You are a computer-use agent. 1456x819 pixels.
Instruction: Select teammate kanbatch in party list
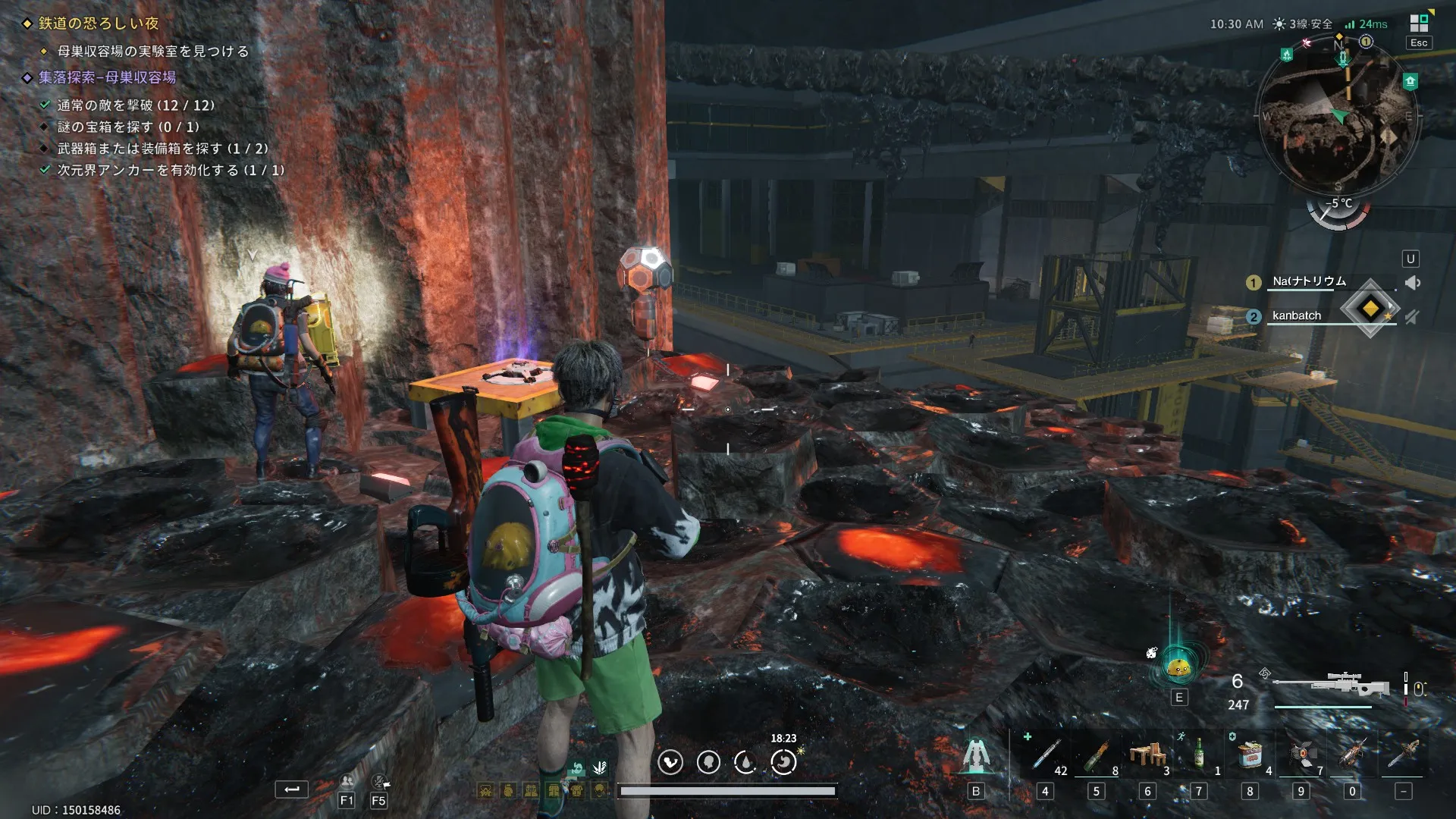point(1297,315)
